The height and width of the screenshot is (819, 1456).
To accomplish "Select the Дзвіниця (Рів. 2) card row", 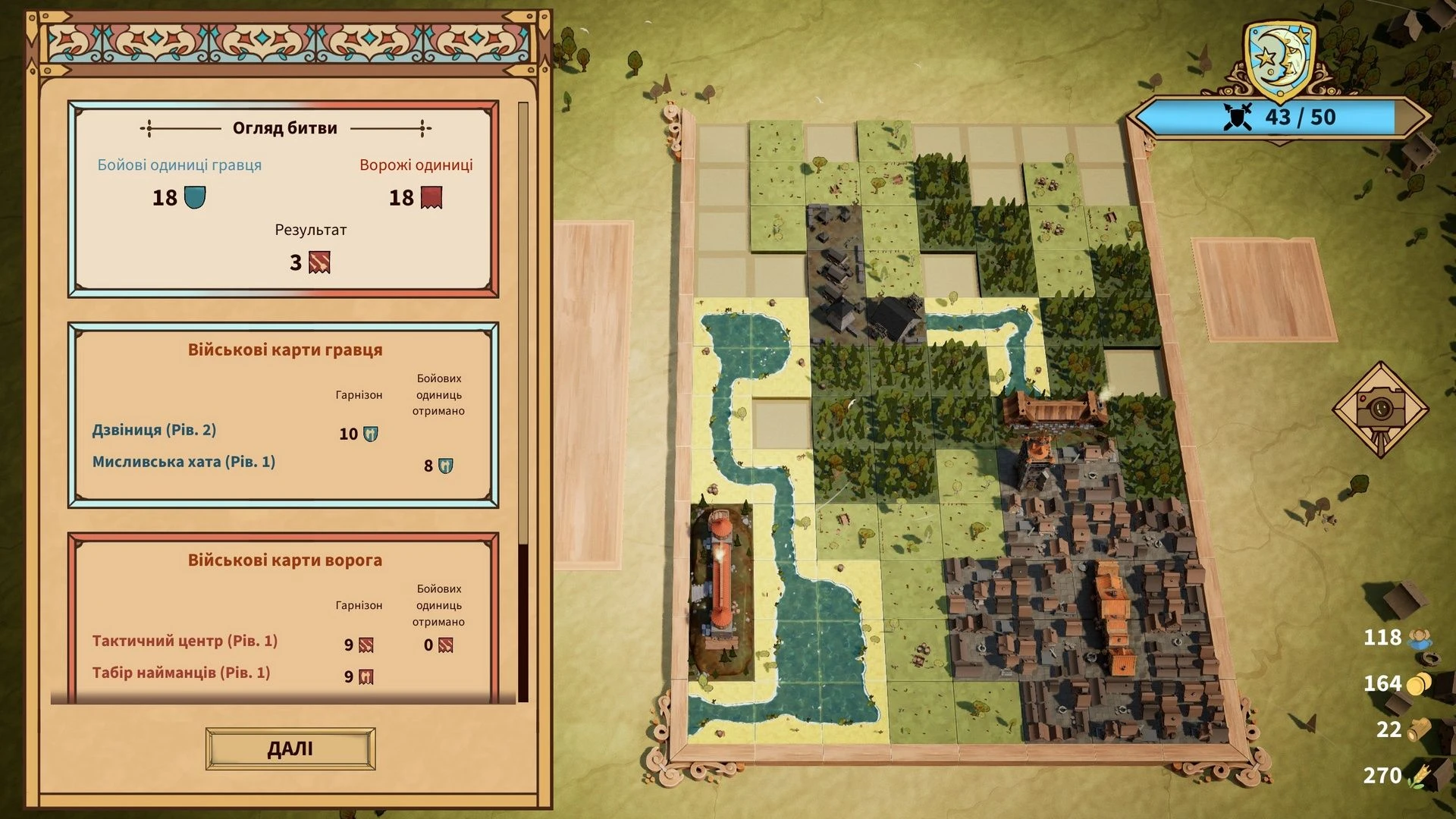I will pos(155,431).
